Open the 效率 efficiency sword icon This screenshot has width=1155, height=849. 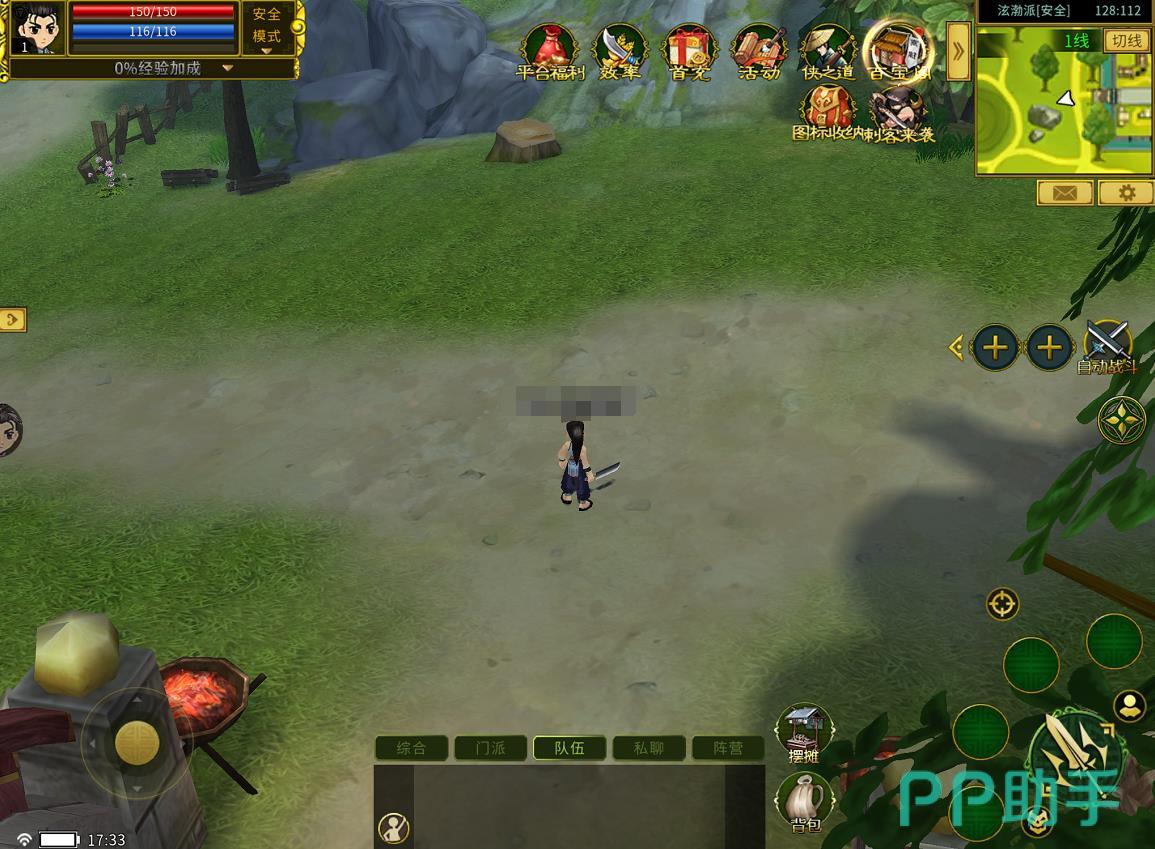pyautogui.click(x=620, y=50)
